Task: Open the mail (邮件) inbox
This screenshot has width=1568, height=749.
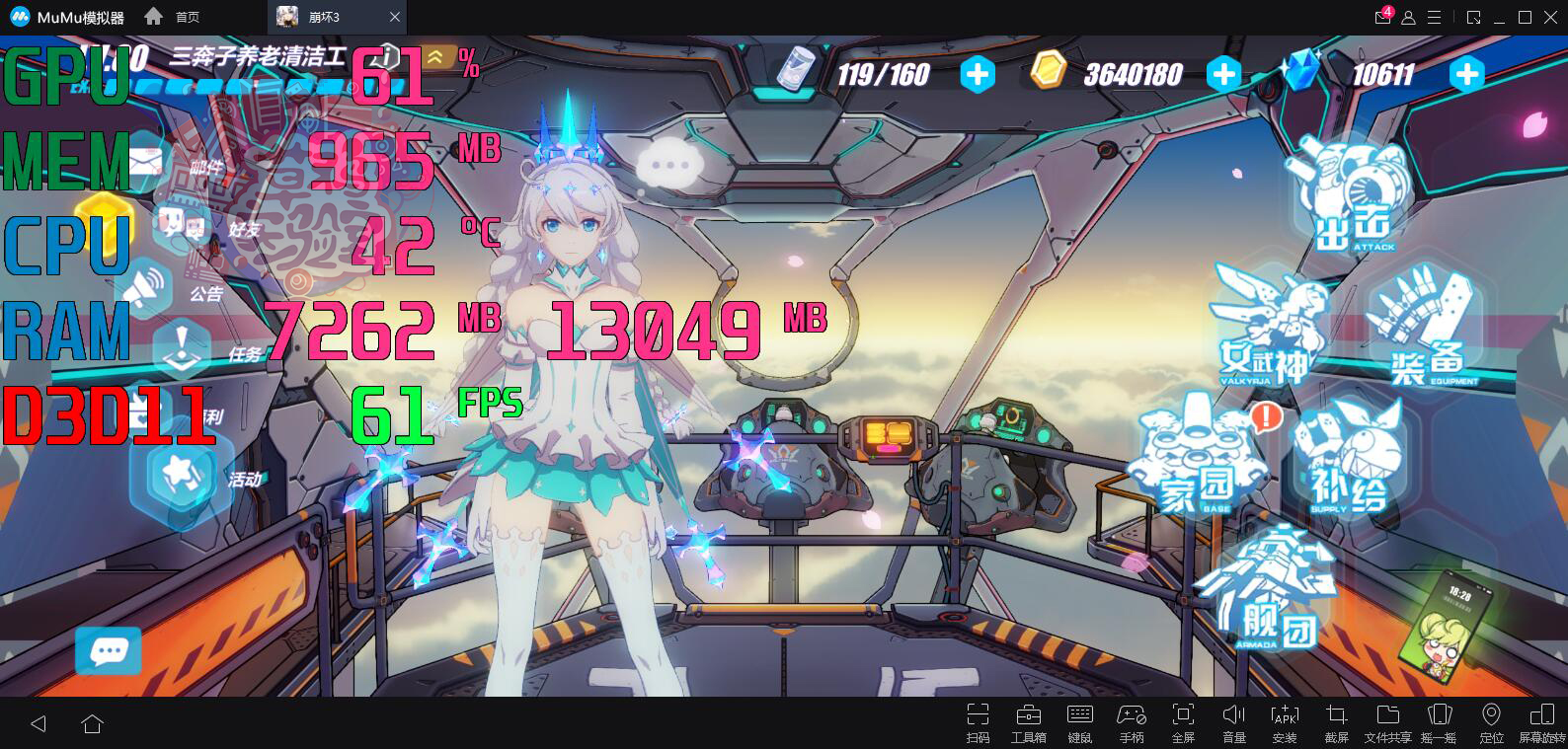Action: point(146,163)
